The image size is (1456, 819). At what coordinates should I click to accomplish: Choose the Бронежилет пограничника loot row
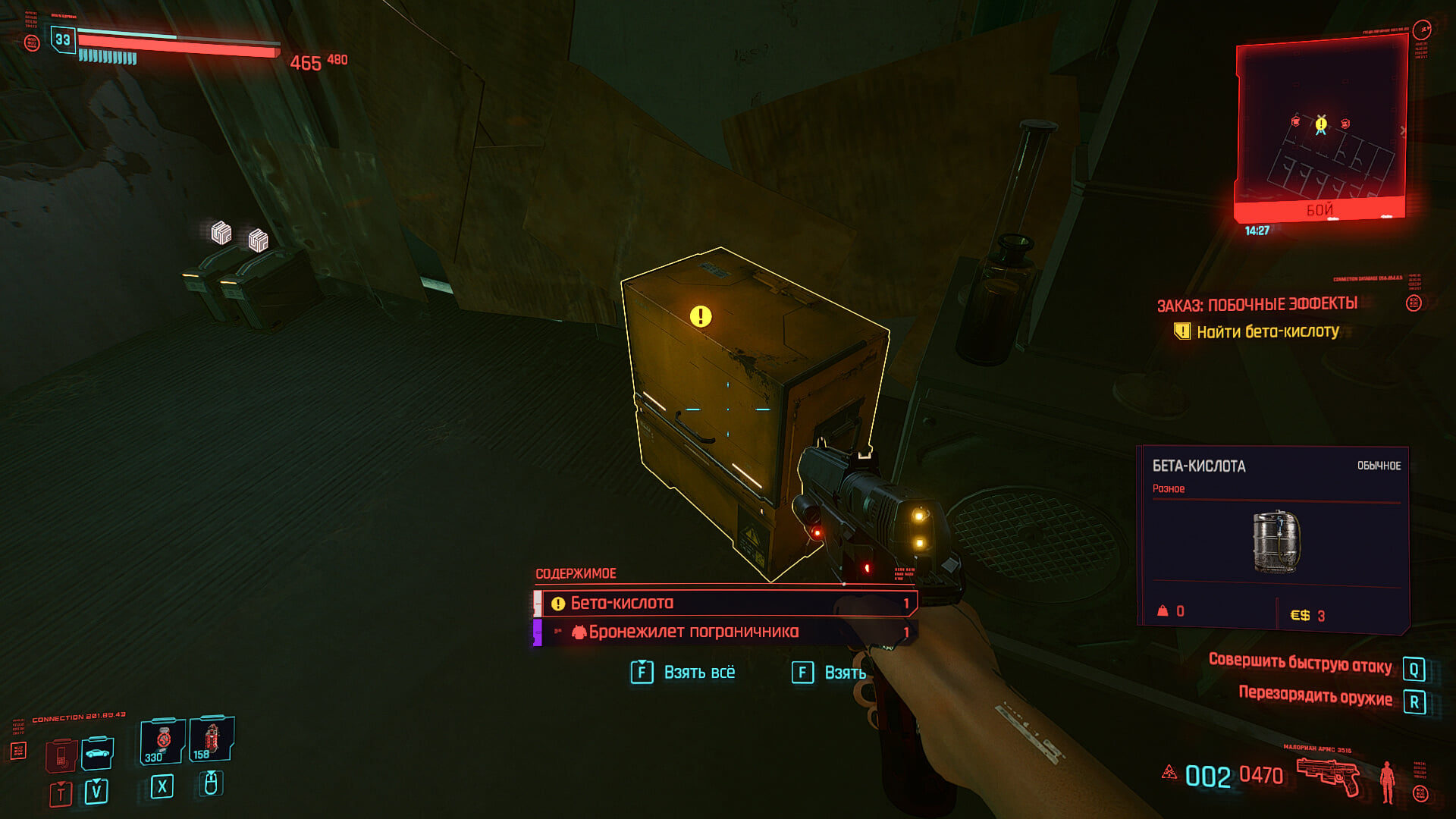tap(726, 632)
